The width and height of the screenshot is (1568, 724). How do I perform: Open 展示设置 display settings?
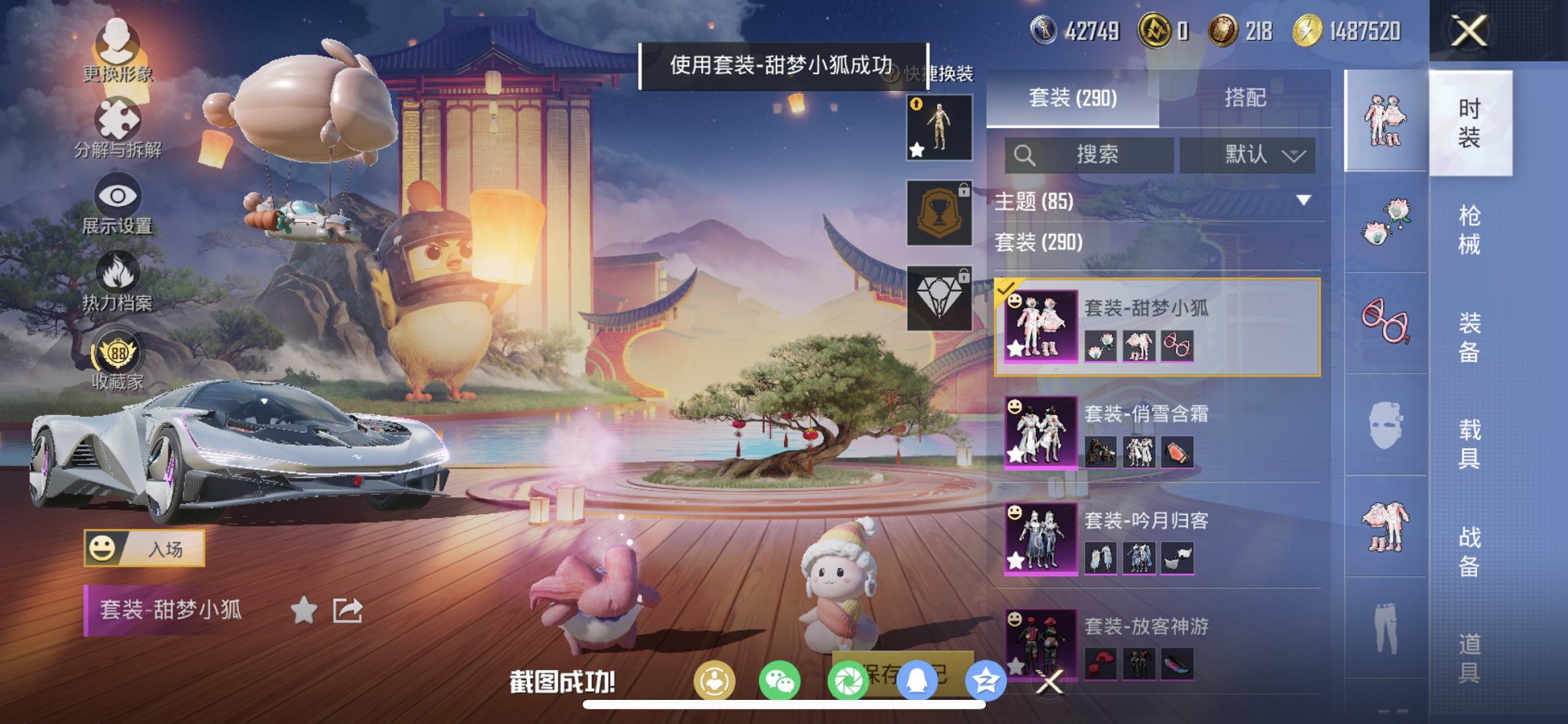point(119,197)
